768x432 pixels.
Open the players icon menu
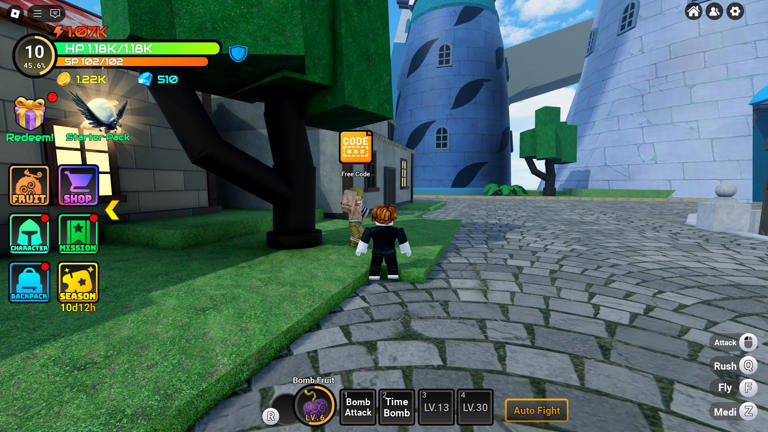714,11
